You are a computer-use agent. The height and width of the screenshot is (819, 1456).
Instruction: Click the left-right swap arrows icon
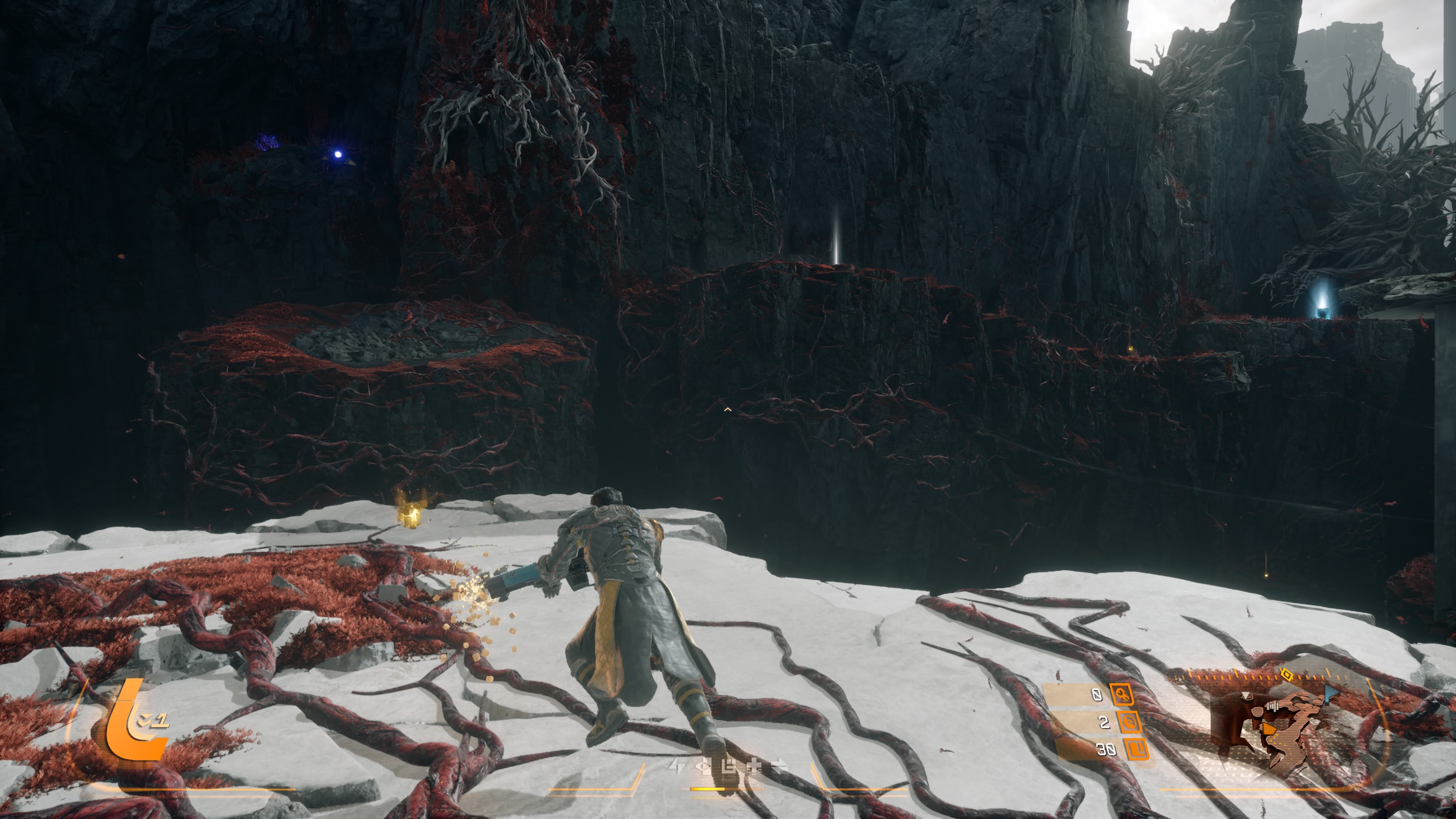tap(780, 766)
